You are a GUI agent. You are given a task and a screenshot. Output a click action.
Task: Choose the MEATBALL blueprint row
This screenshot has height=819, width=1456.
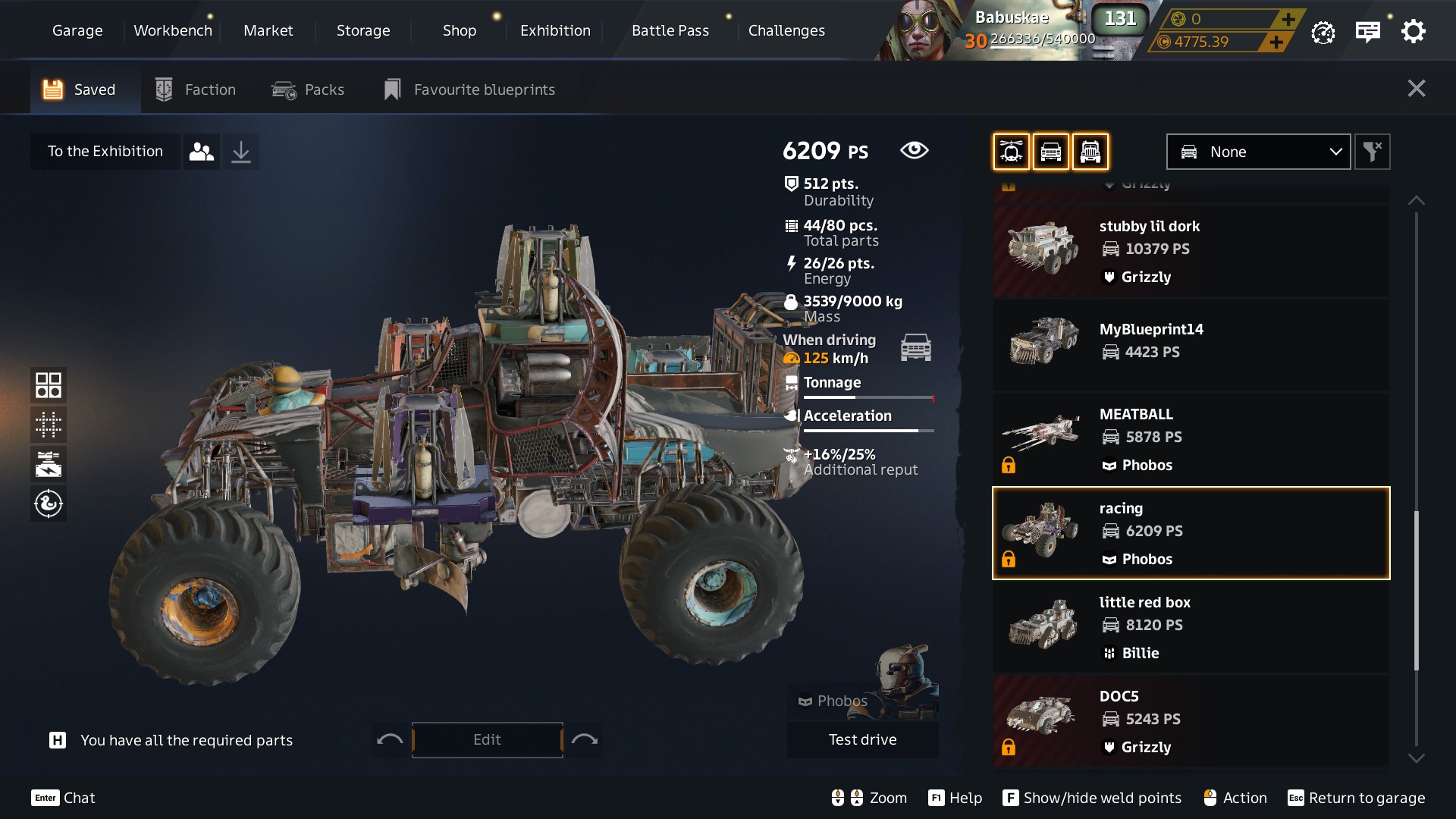[1191, 439]
